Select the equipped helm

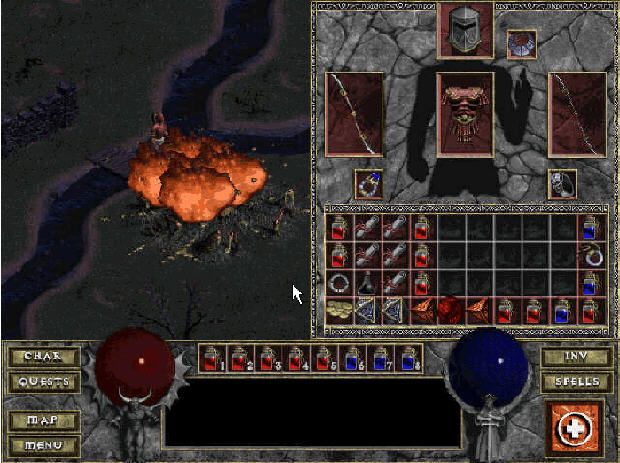point(466,30)
